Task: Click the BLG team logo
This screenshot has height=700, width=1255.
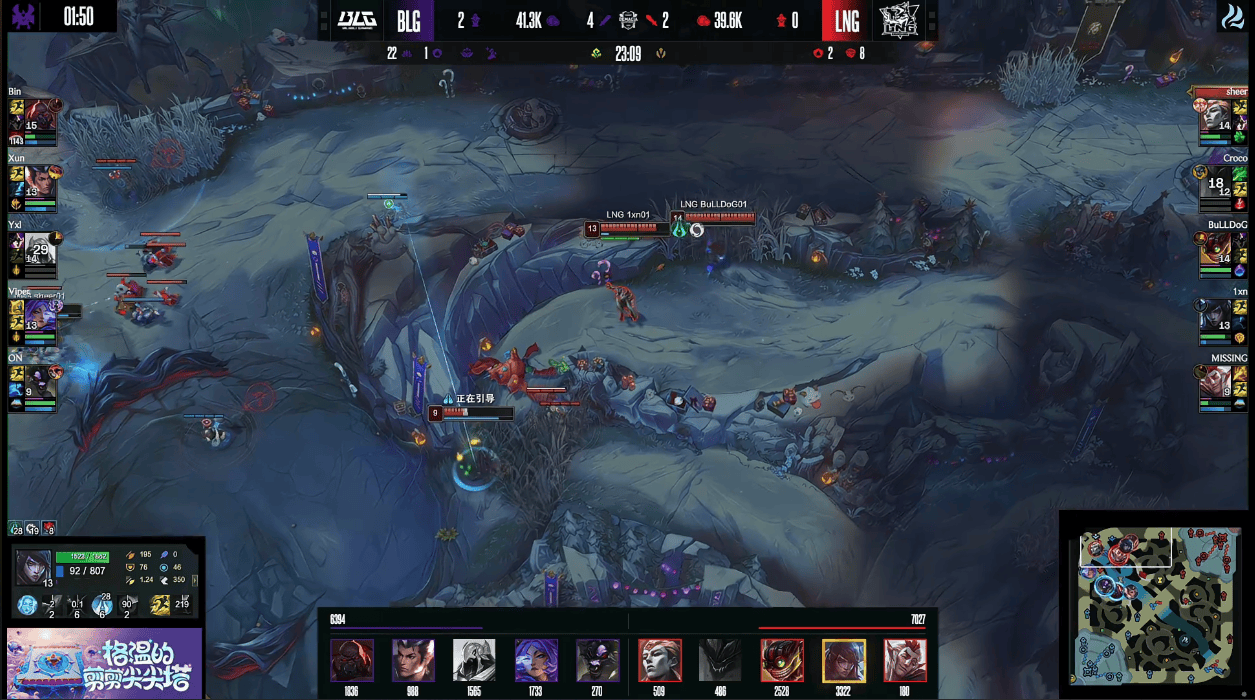Action: [357, 20]
